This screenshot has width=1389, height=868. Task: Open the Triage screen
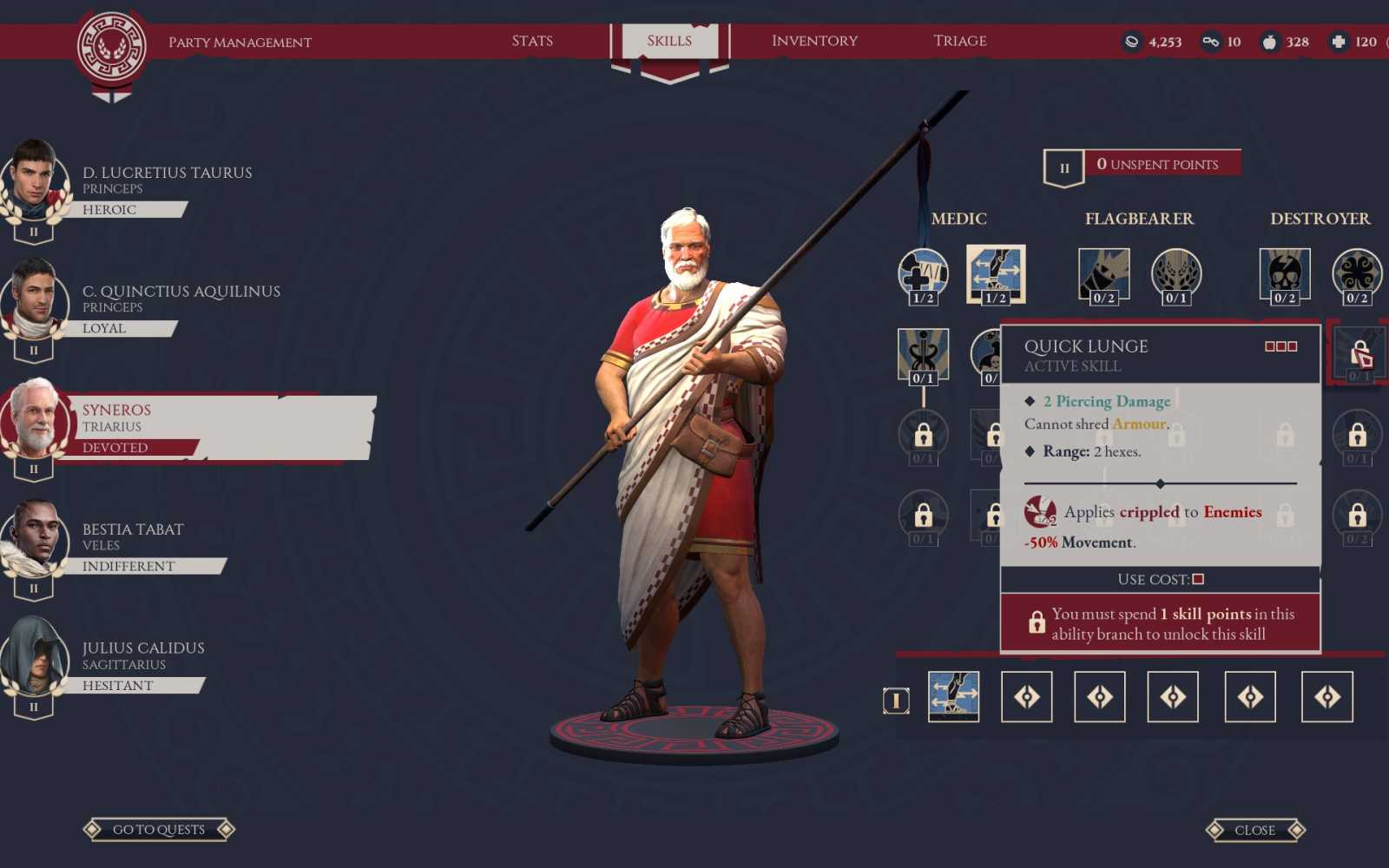[959, 40]
